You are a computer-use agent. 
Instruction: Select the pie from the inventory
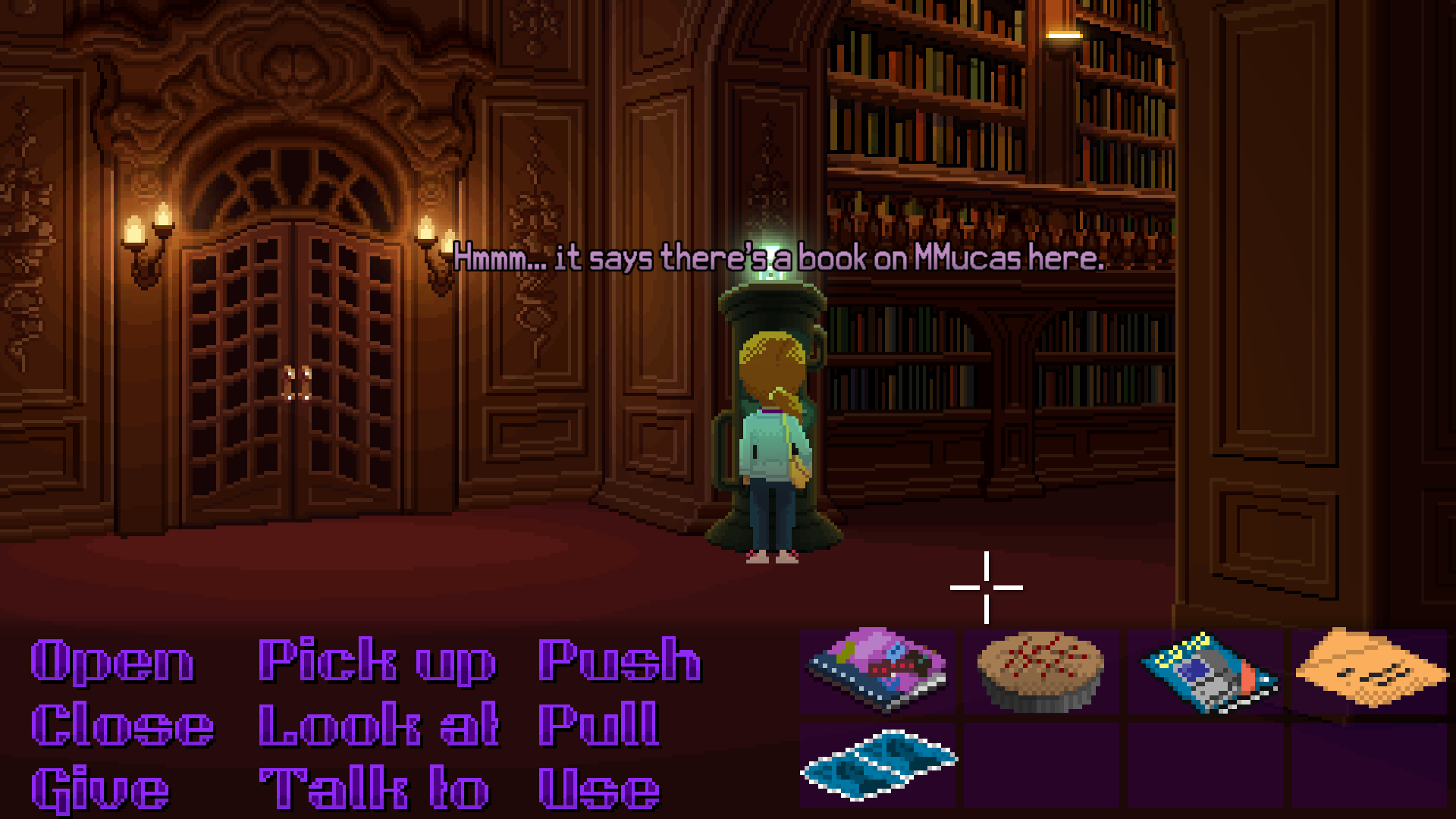pyautogui.click(x=1037, y=667)
